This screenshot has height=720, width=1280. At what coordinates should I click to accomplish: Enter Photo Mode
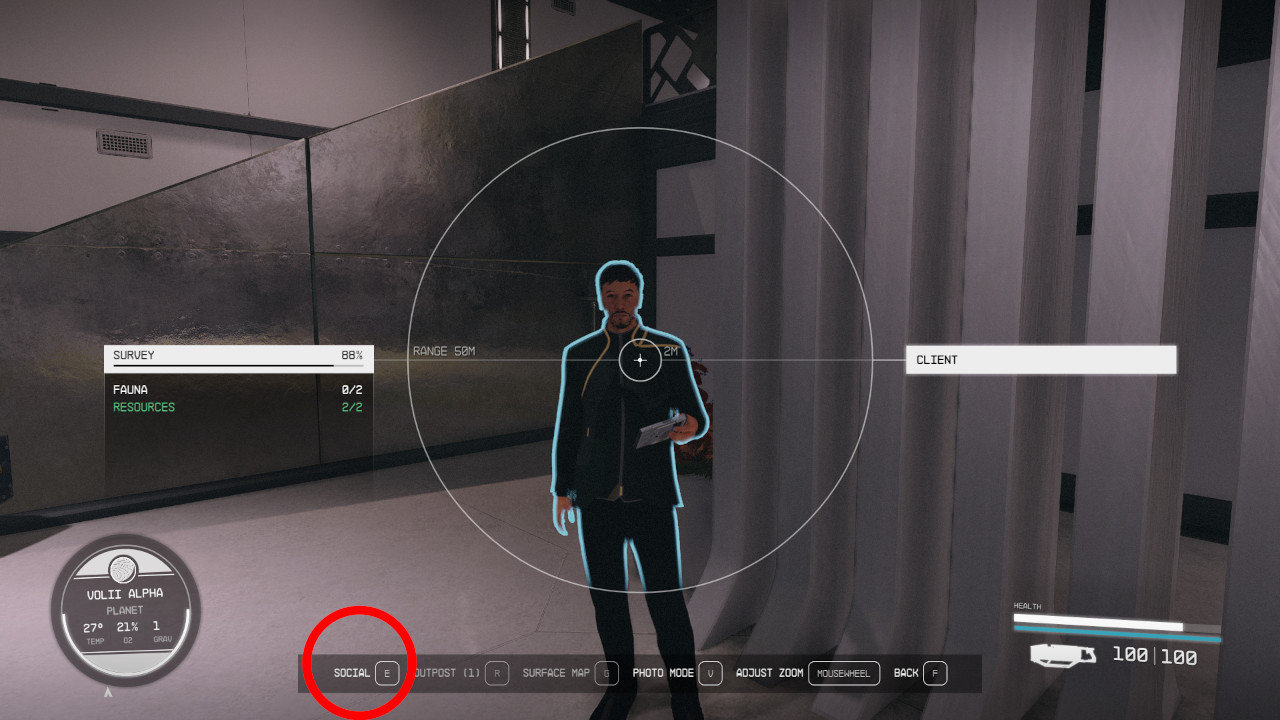pos(662,673)
